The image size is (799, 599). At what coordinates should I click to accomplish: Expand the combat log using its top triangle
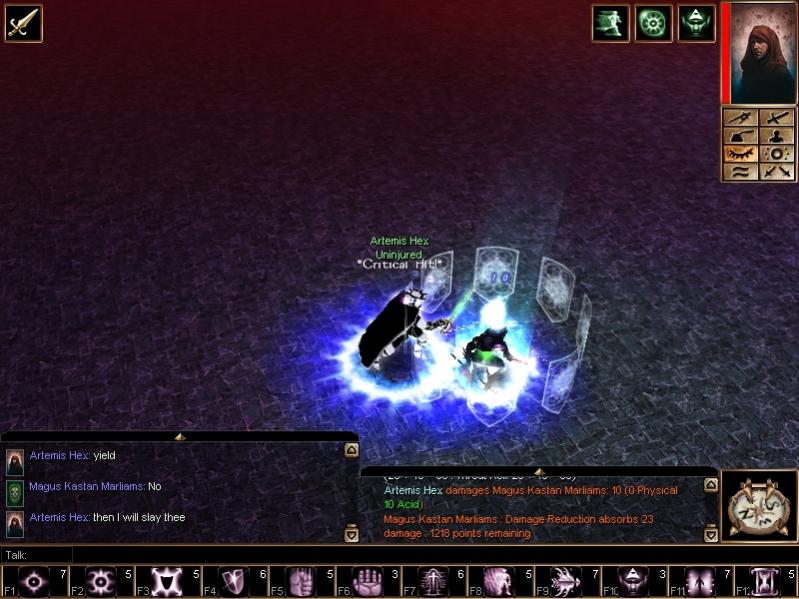coord(539,471)
